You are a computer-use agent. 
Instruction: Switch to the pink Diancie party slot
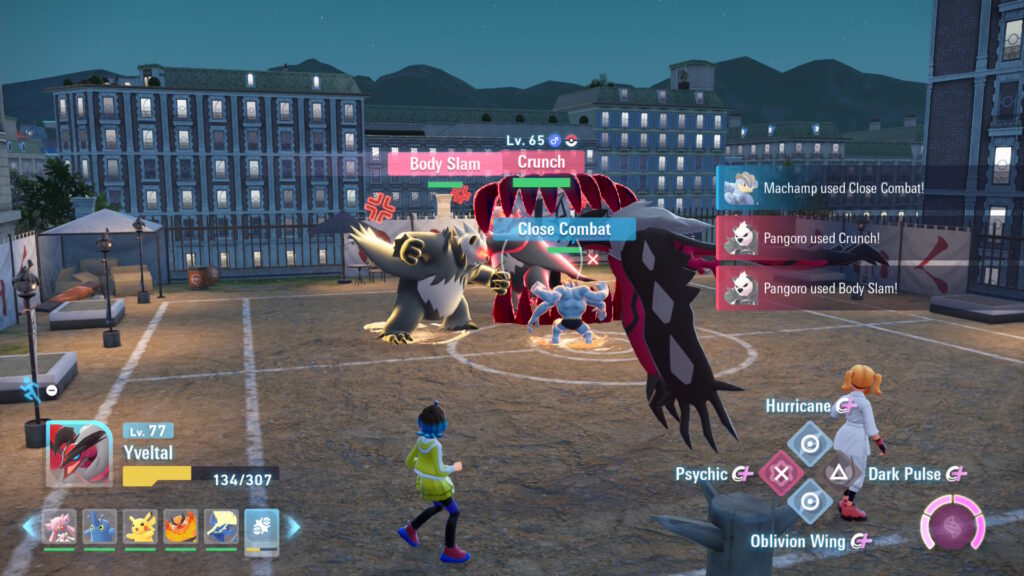(x=59, y=526)
